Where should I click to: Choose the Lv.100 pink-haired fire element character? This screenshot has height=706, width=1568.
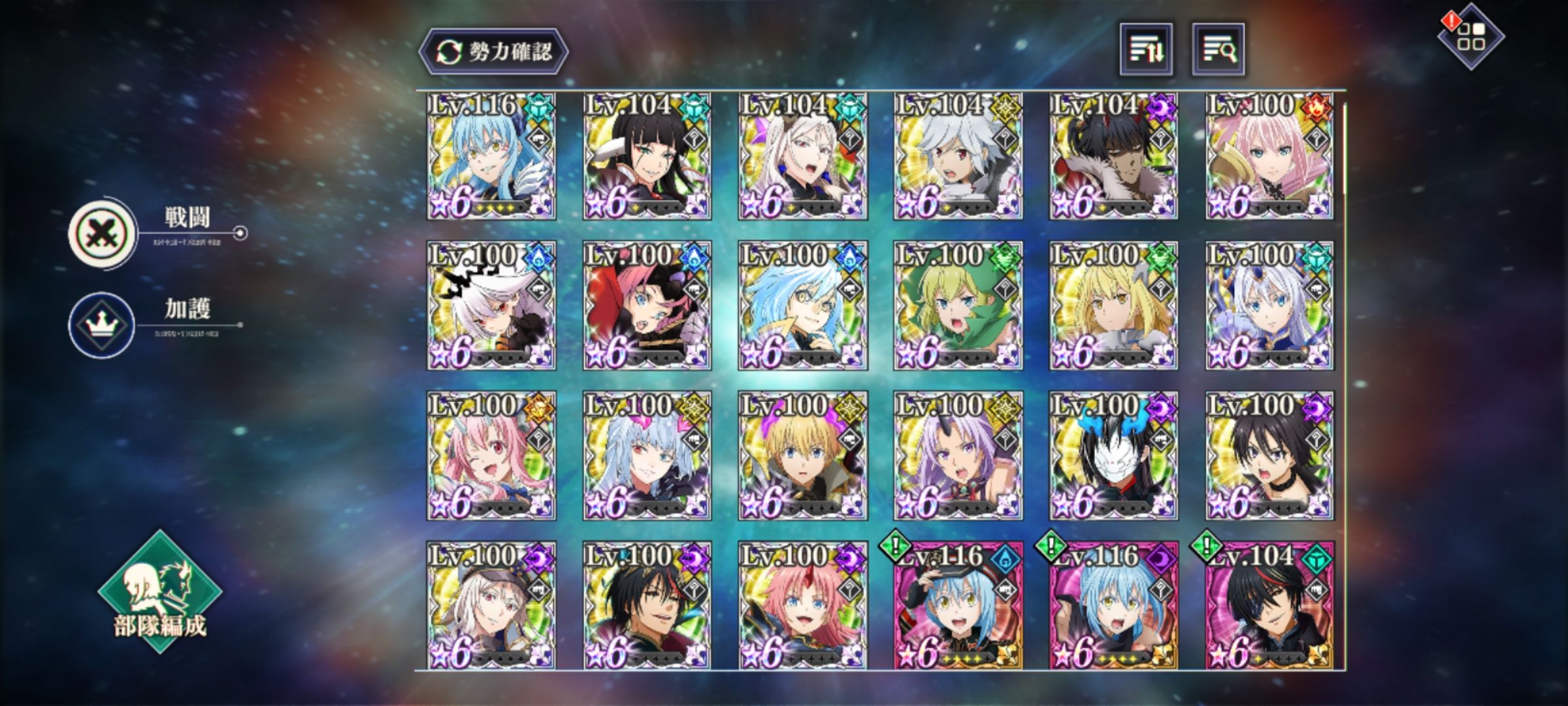coord(1269,156)
